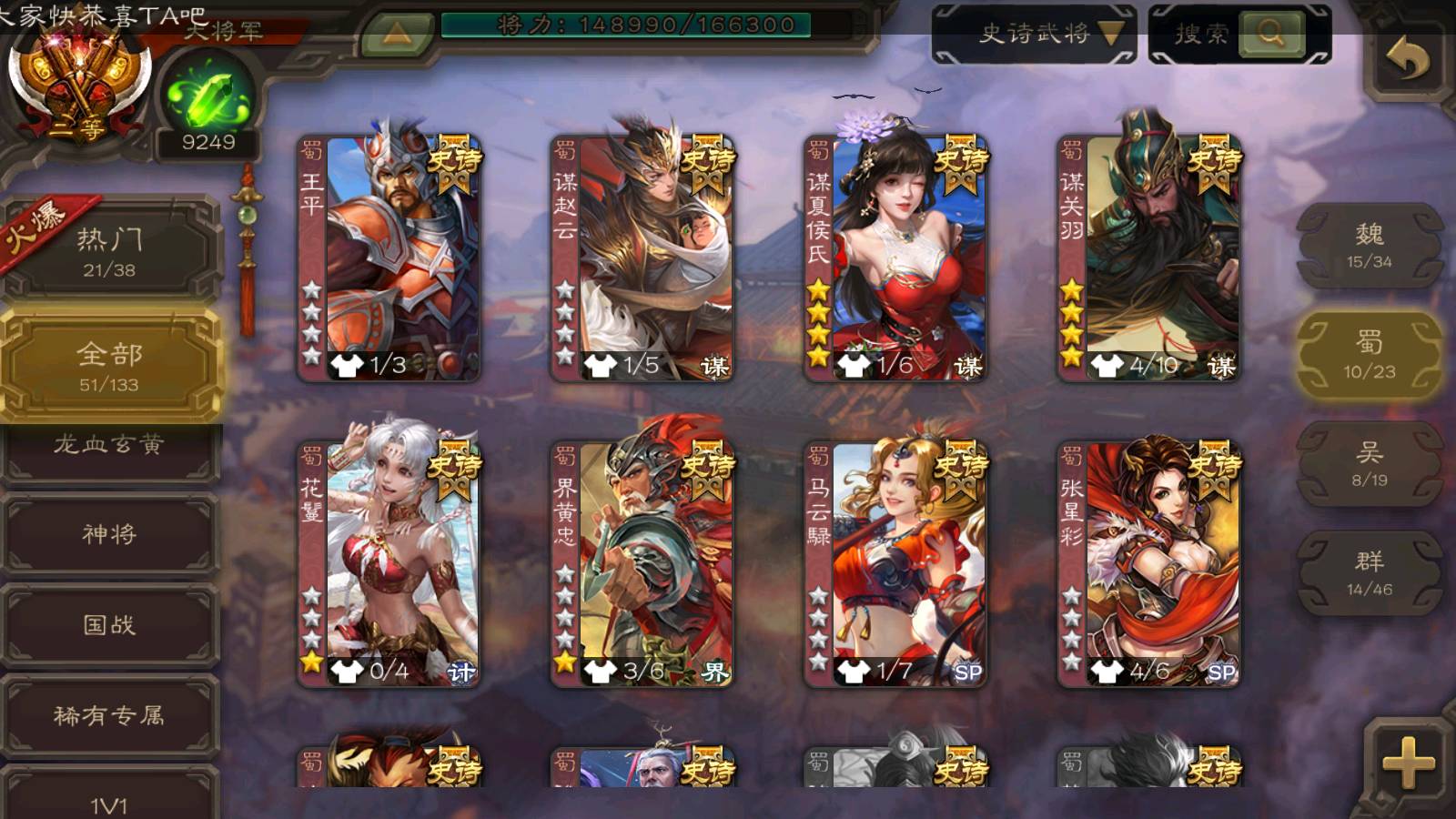Open the 史诗武将 dropdown filter
This screenshot has height=819, width=1456.
pyautogui.click(x=1035, y=35)
